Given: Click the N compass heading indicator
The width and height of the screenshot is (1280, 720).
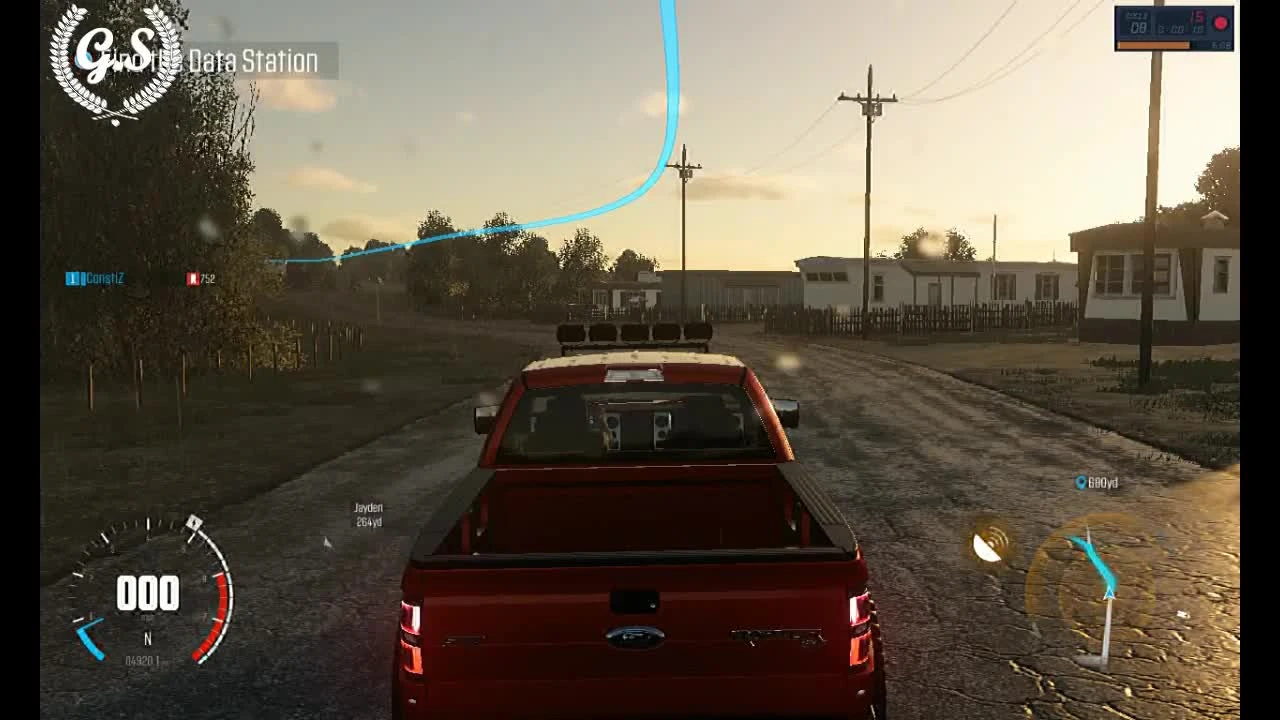Looking at the screenshot, I should coord(147,636).
